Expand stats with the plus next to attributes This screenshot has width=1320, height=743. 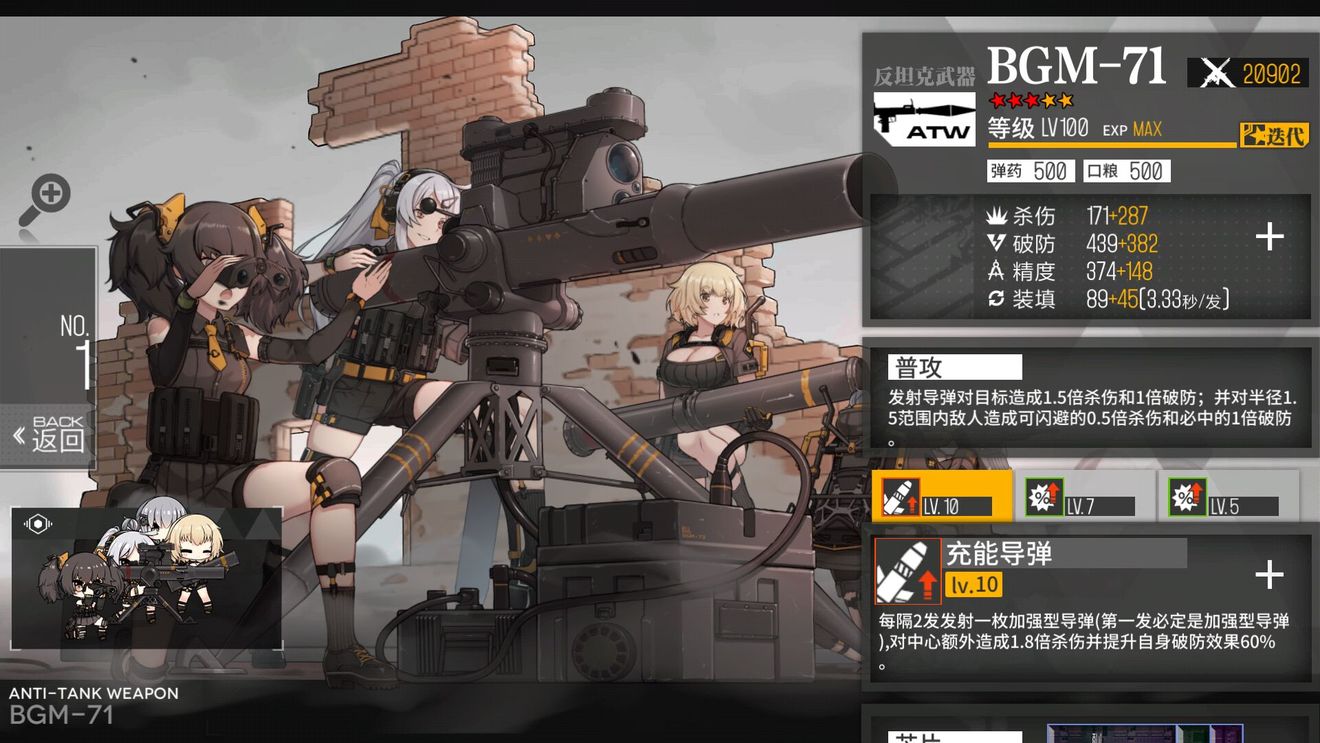[1270, 237]
